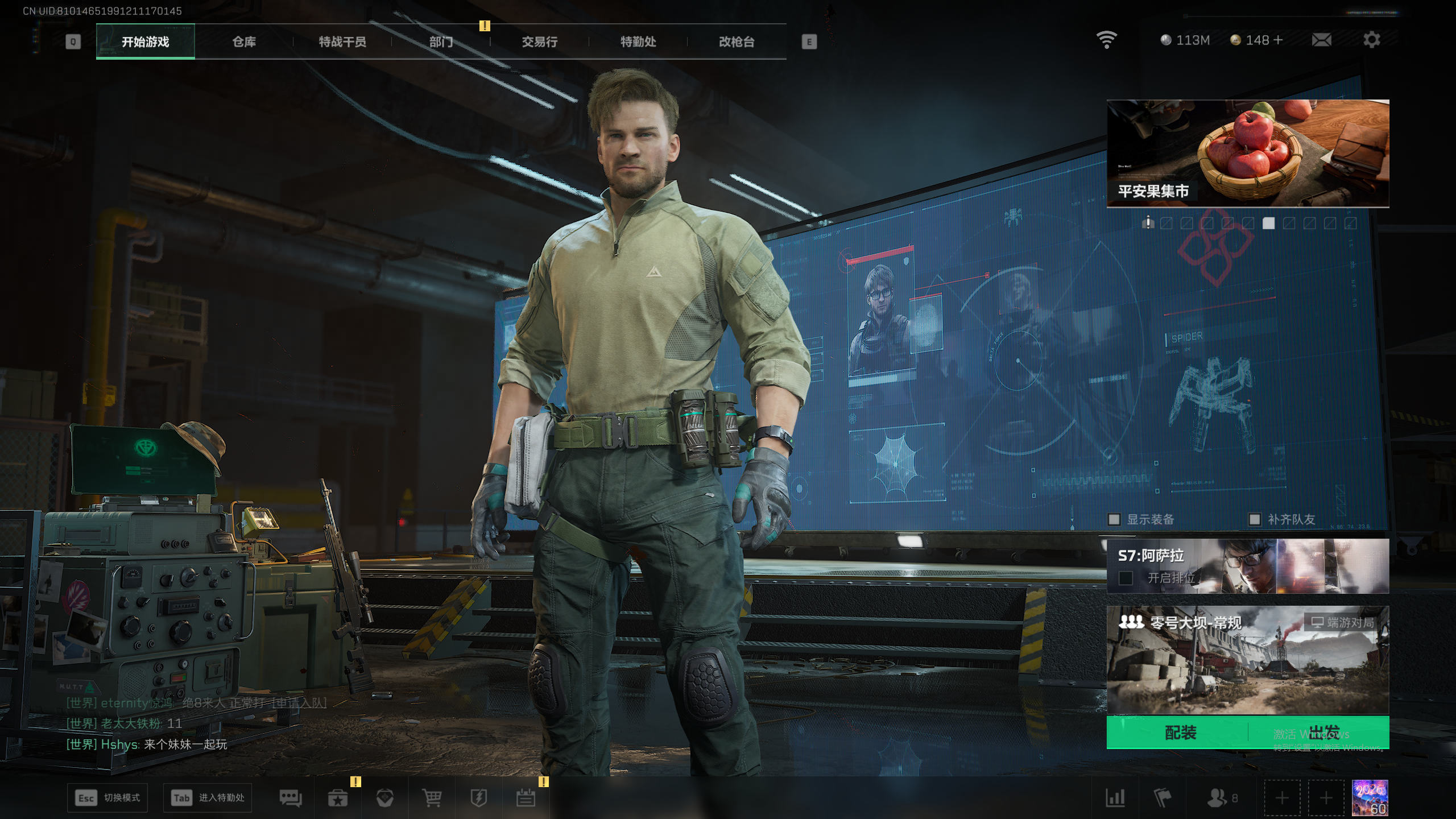Viewport: 1456px width, 819px height.
Task: Select the 部门 department tab
Action: click(x=441, y=42)
